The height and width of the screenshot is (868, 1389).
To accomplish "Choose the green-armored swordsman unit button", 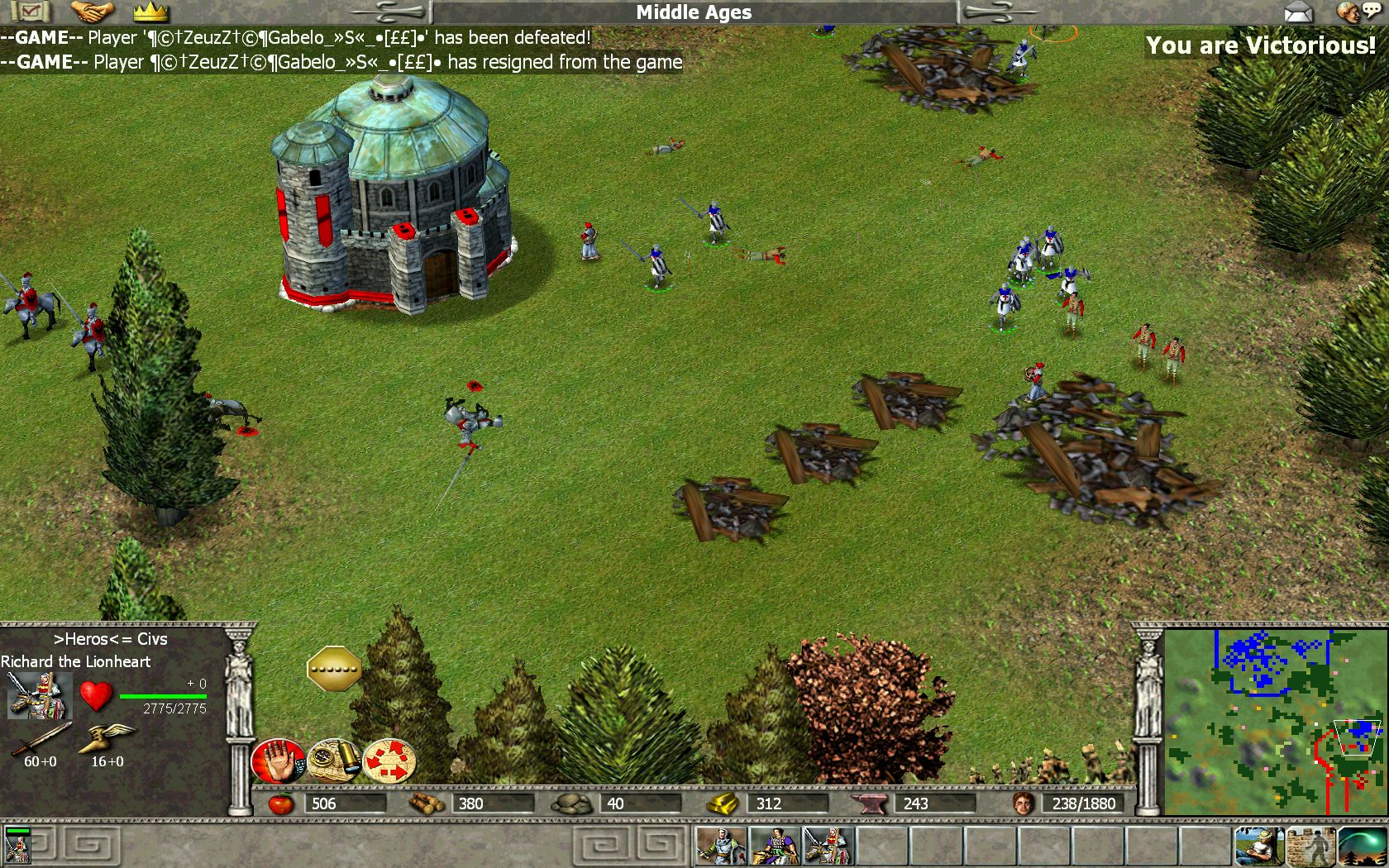I will tap(720, 847).
